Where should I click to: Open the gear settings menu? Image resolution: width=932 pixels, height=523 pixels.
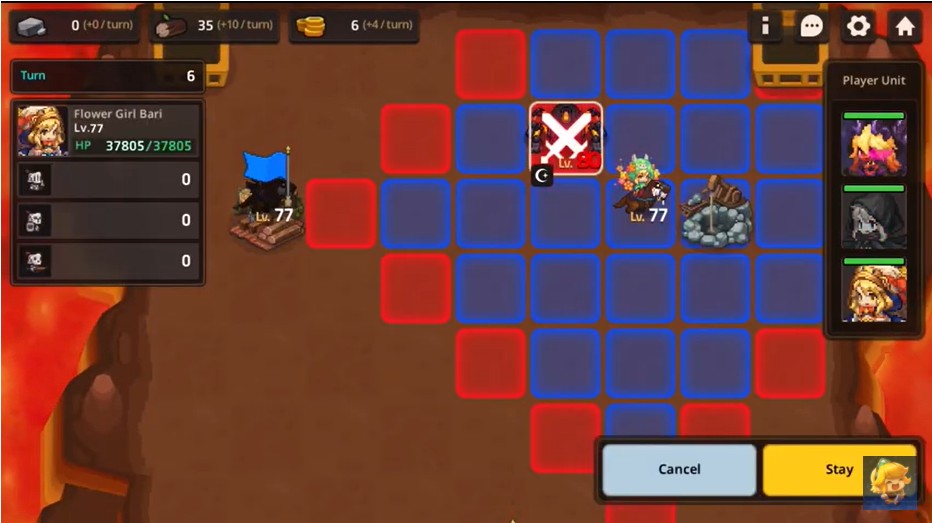[858, 26]
